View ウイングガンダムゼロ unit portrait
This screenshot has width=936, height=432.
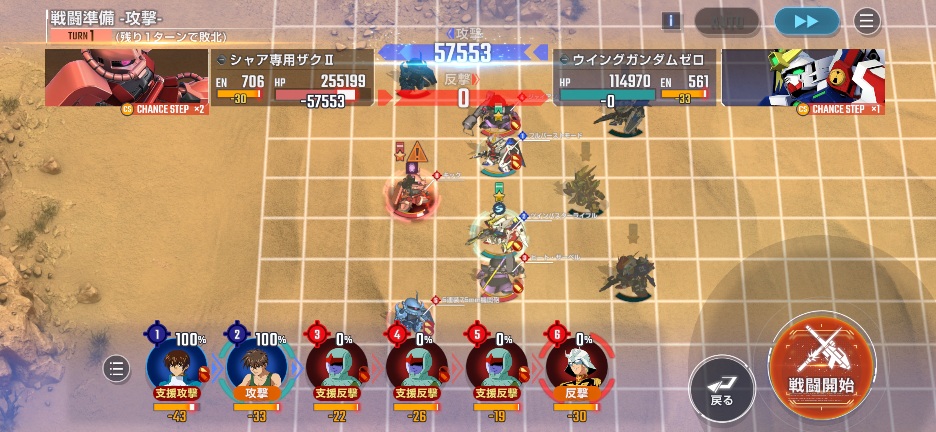pyautogui.click(x=803, y=77)
